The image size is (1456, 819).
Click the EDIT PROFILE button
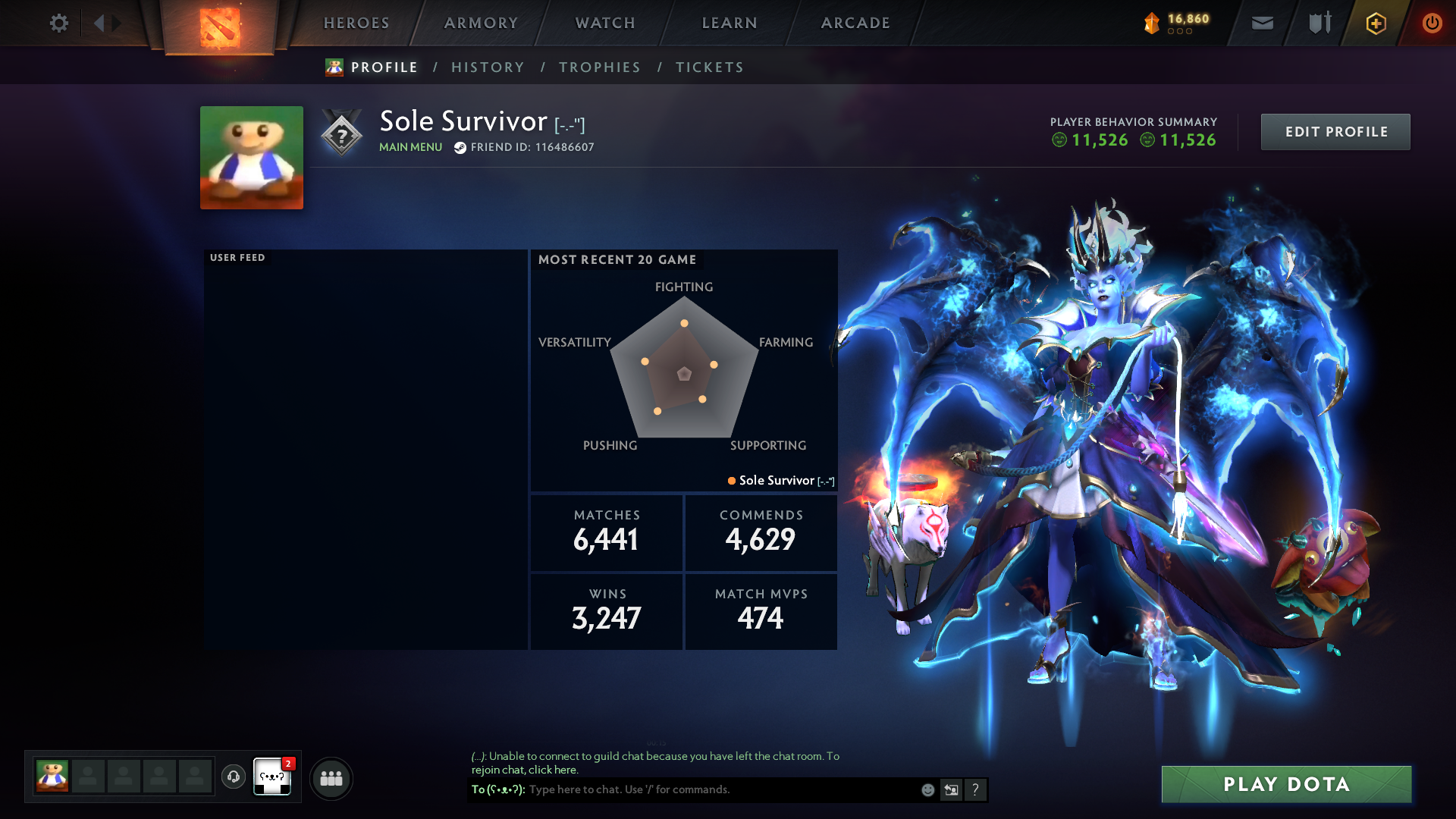coord(1335,131)
